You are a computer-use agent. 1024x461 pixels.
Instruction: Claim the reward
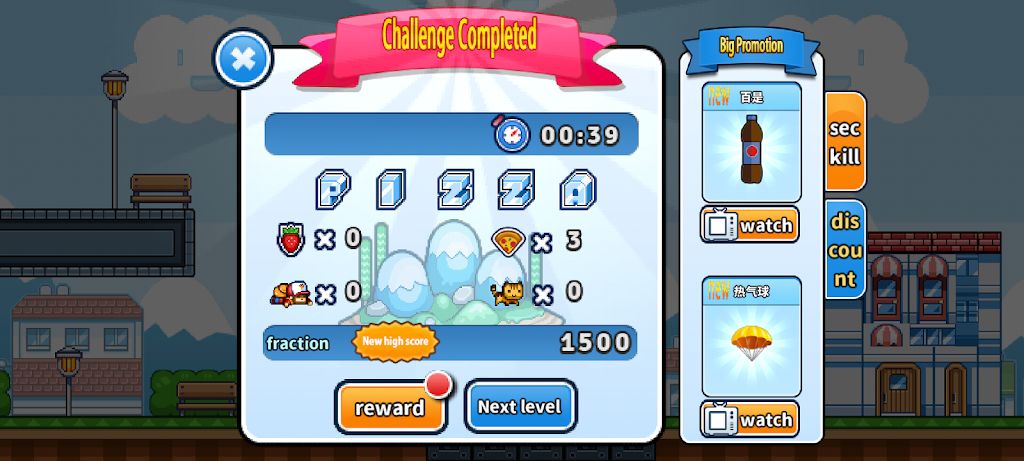tap(389, 407)
